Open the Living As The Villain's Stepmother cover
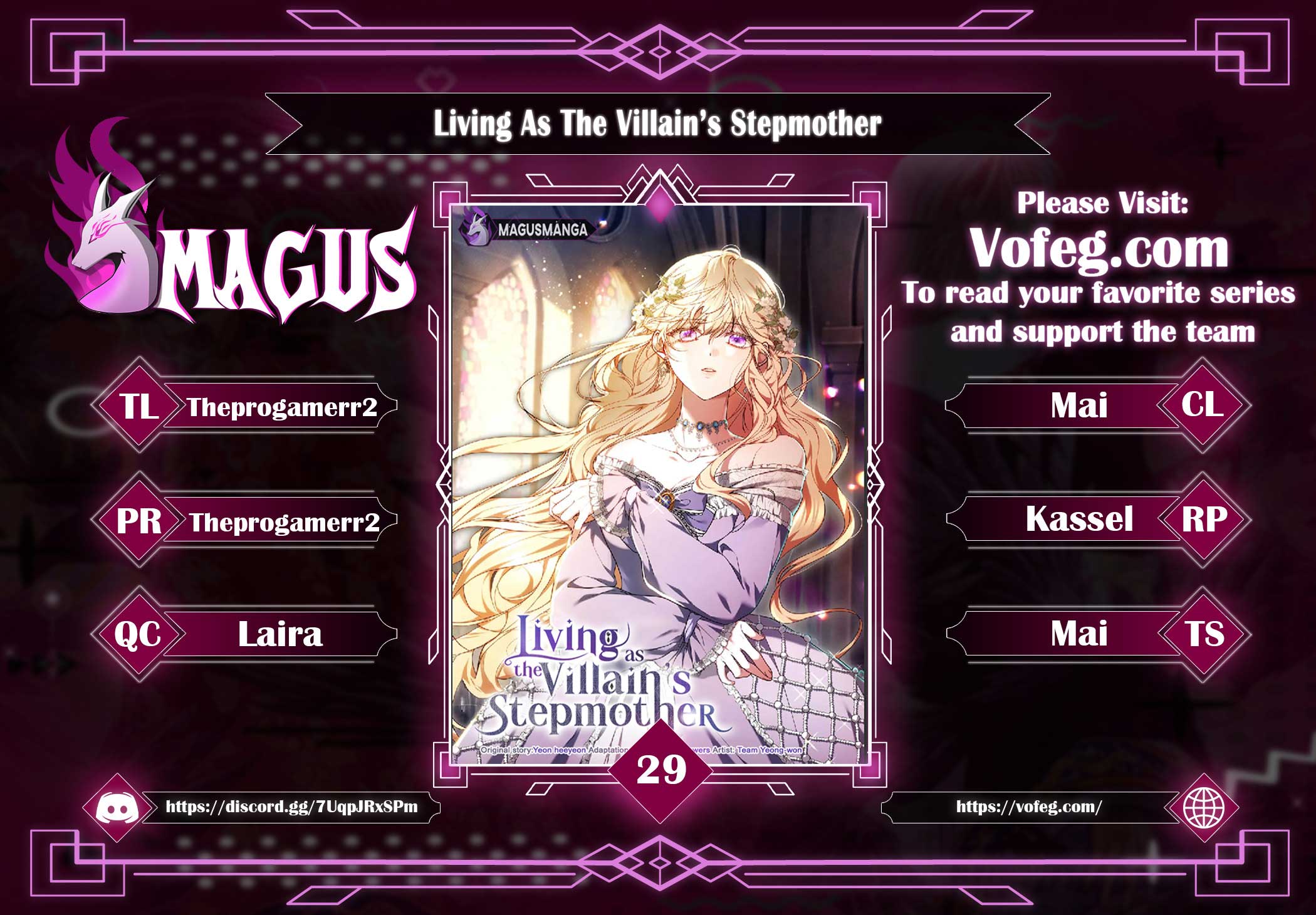The image size is (1316, 915). tap(659, 483)
